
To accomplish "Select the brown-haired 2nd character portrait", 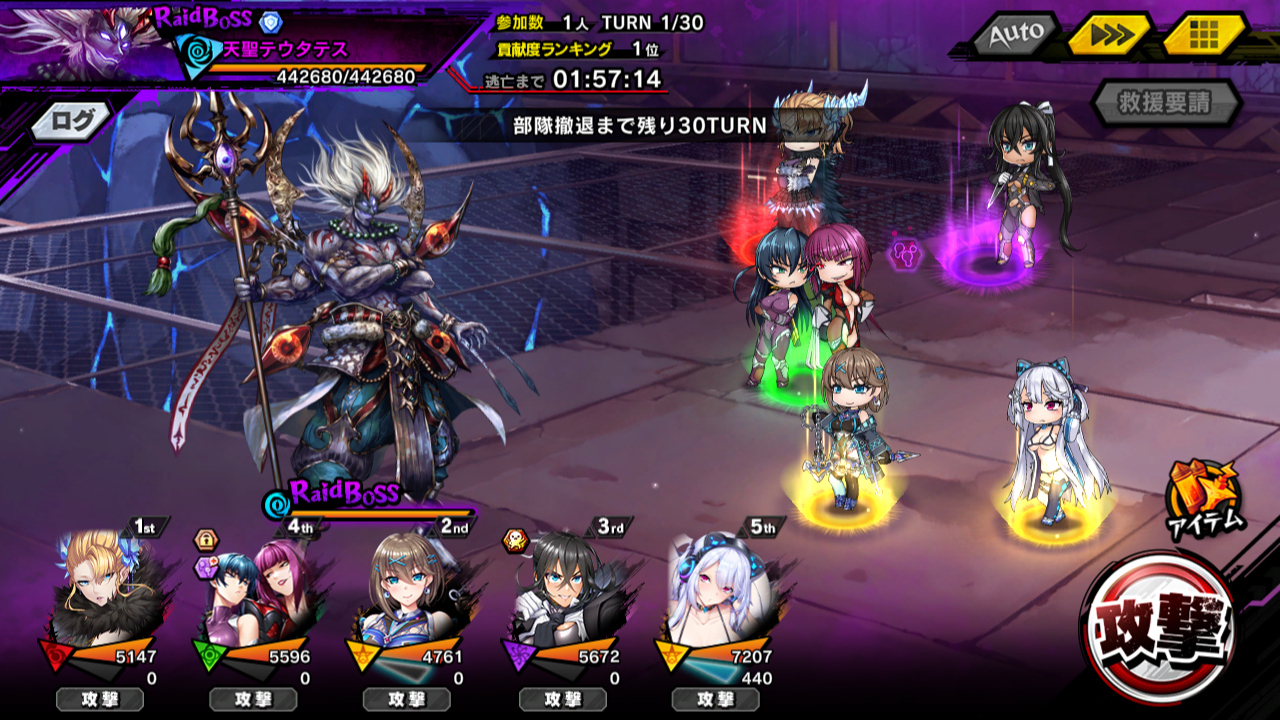I will 407,588.
